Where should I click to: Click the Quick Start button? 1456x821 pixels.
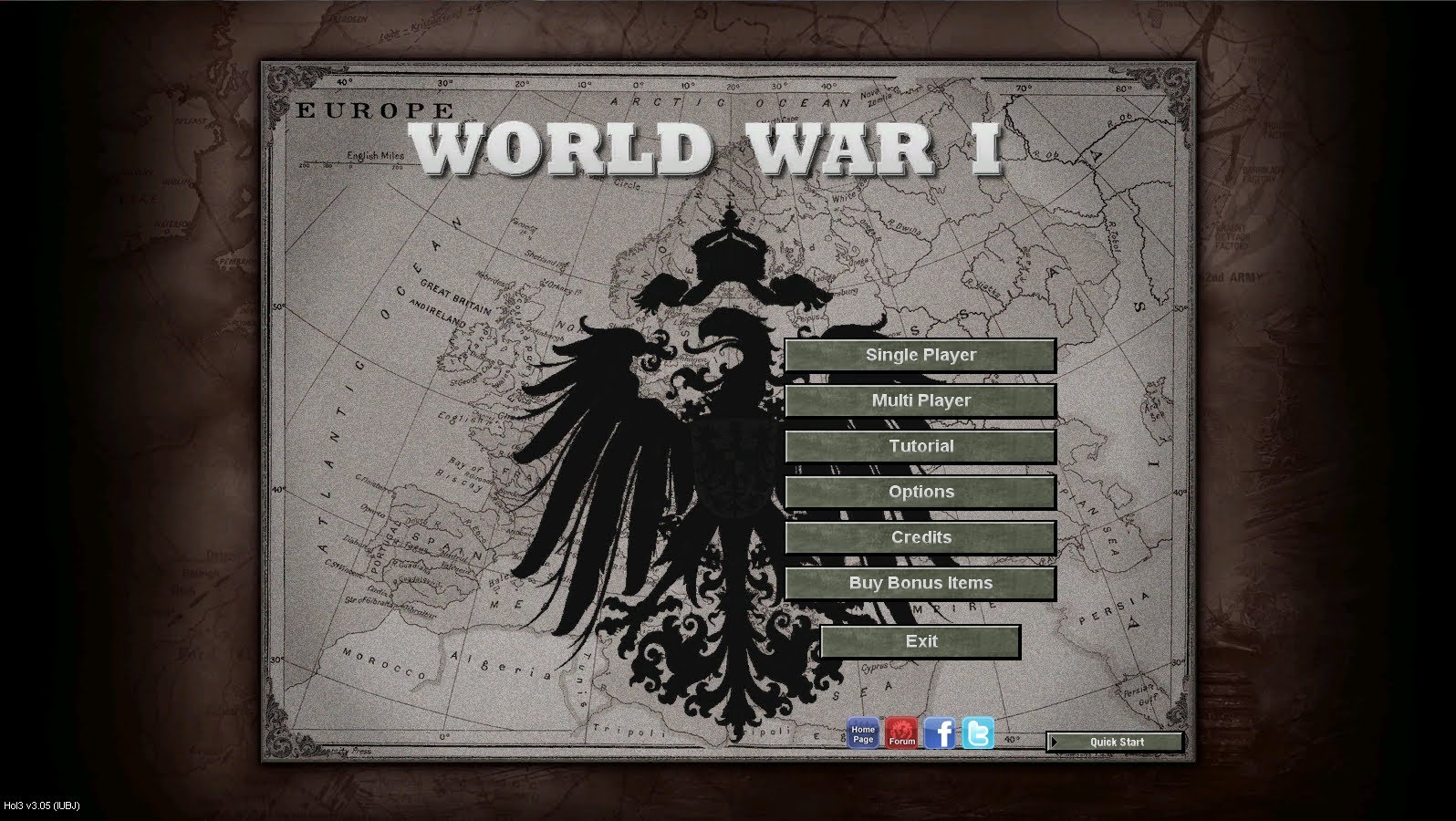click(x=1115, y=743)
